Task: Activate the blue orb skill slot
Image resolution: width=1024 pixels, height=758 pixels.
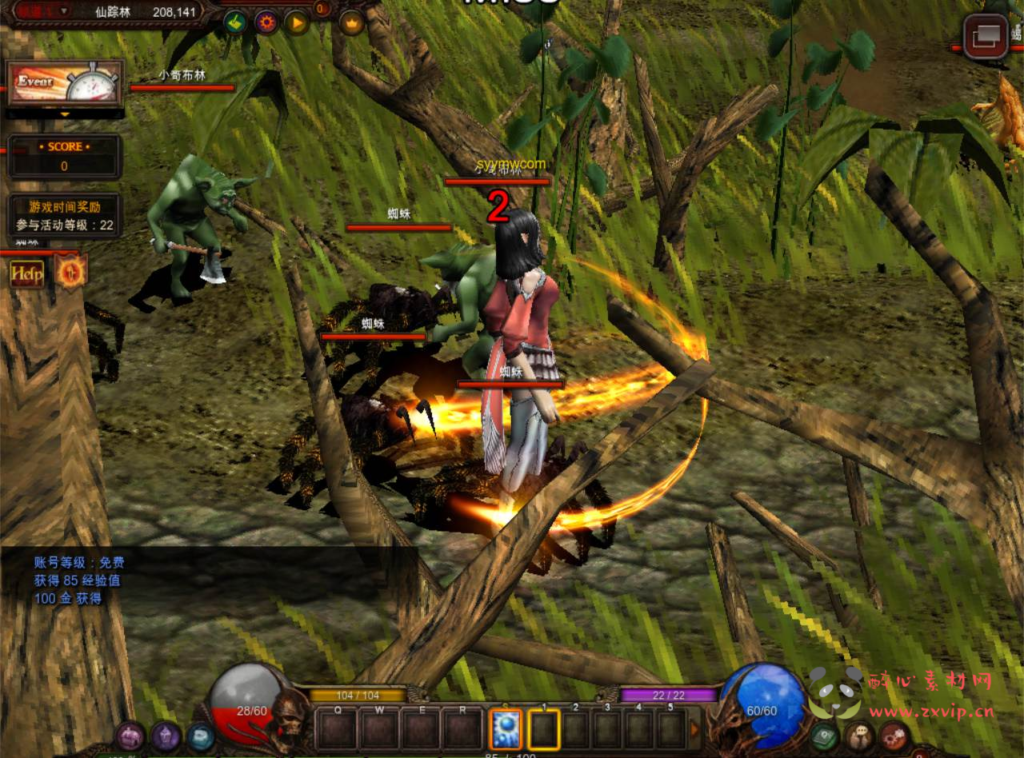Action: point(504,728)
